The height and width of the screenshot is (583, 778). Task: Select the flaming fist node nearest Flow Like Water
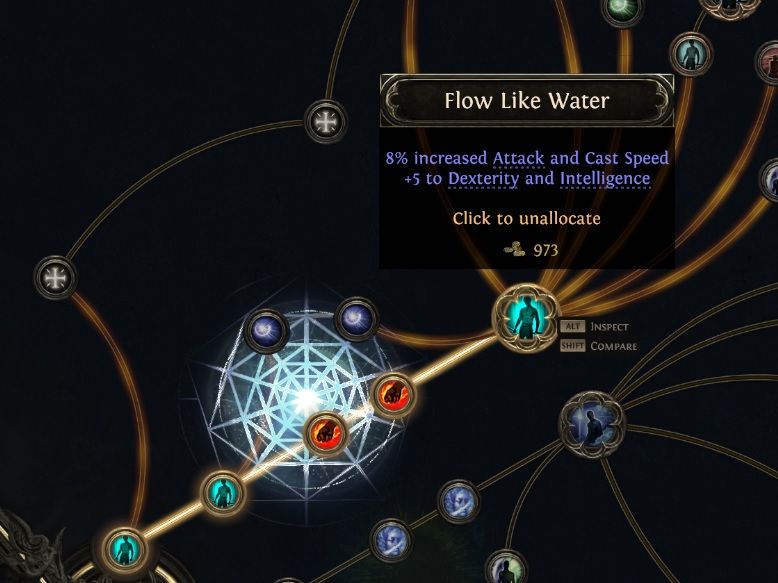click(392, 394)
